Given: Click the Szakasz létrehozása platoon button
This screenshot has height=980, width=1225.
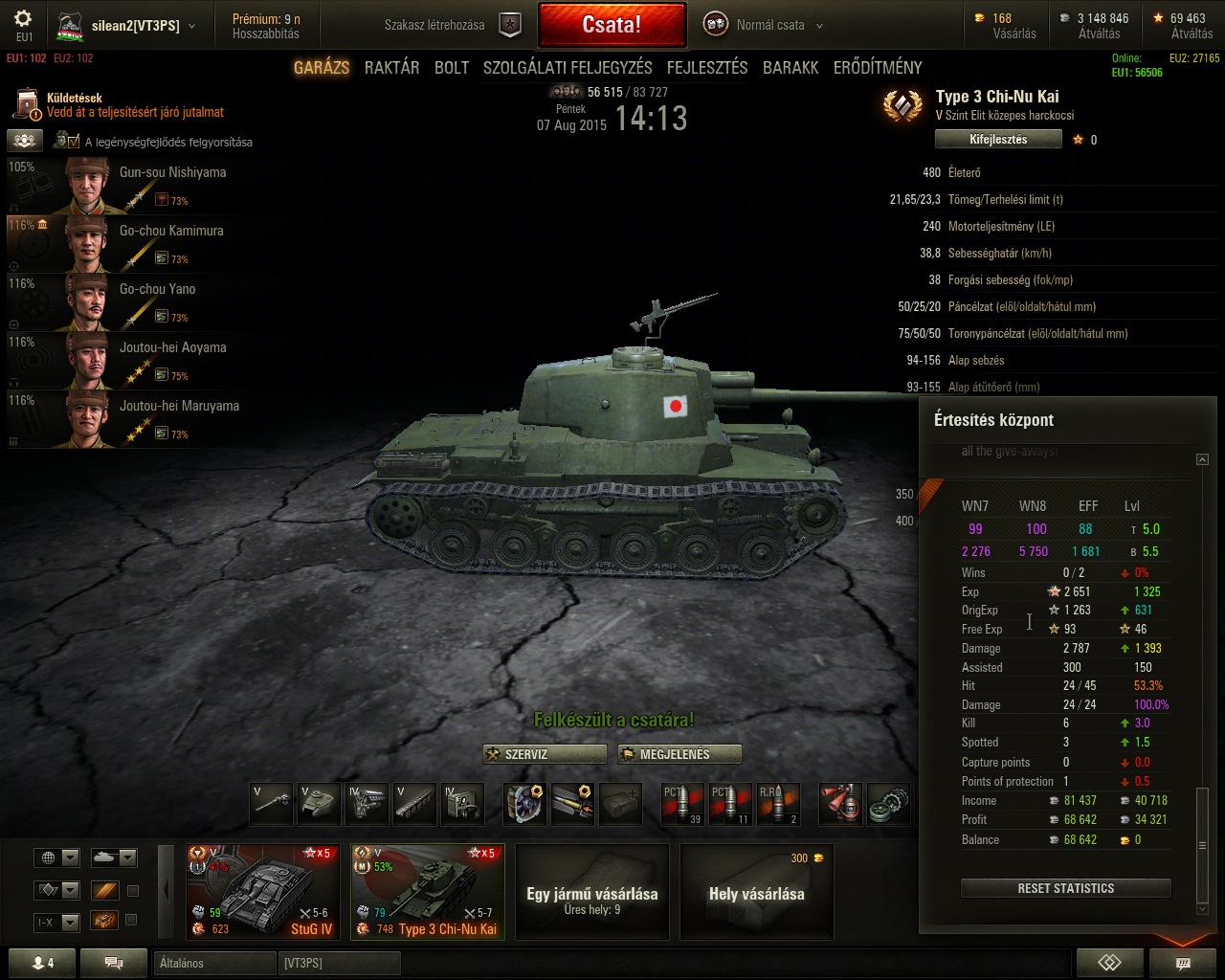Looking at the screenshot, I should tap(452, 25).
